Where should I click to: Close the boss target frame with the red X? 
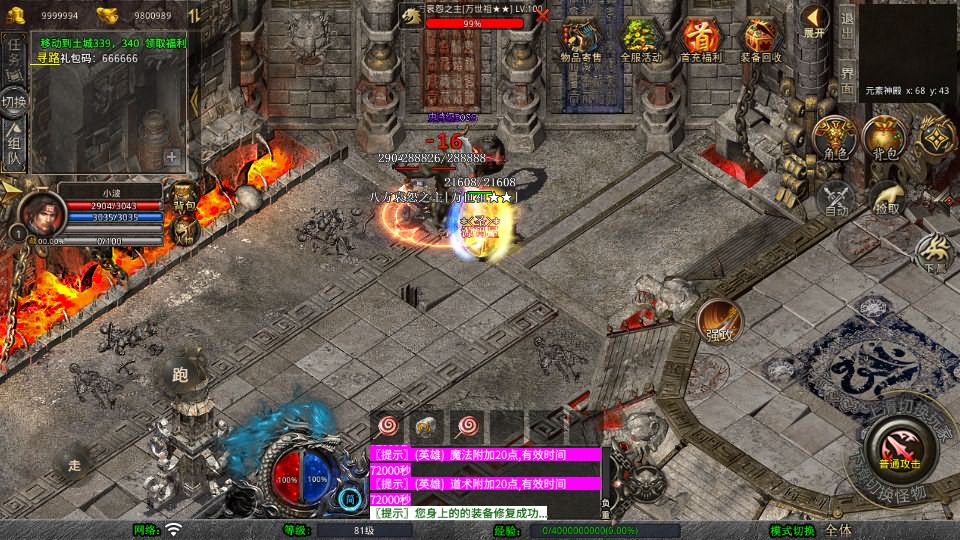[x=542, y=15]
